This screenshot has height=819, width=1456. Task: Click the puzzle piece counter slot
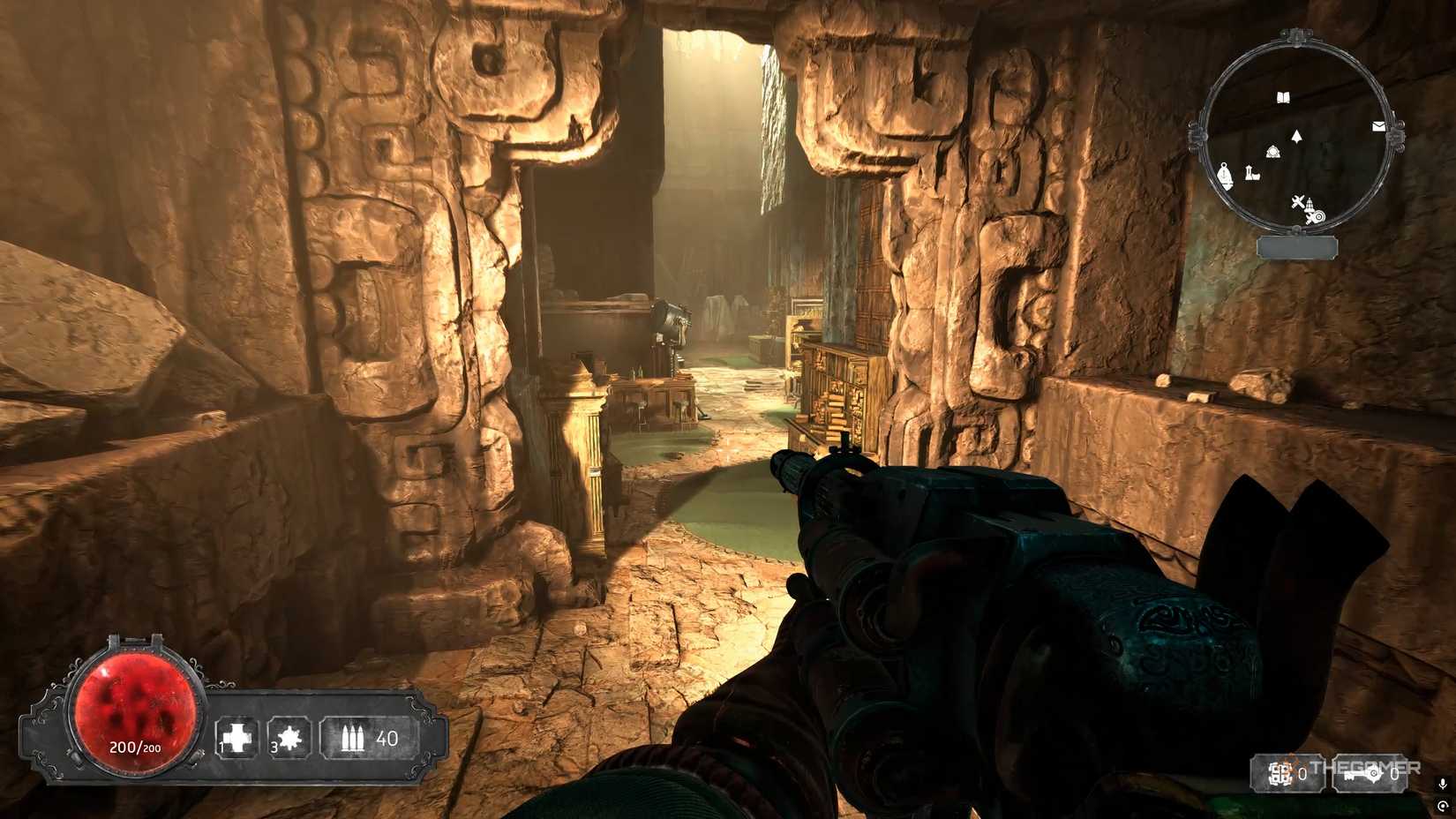tap(1287, 774)
